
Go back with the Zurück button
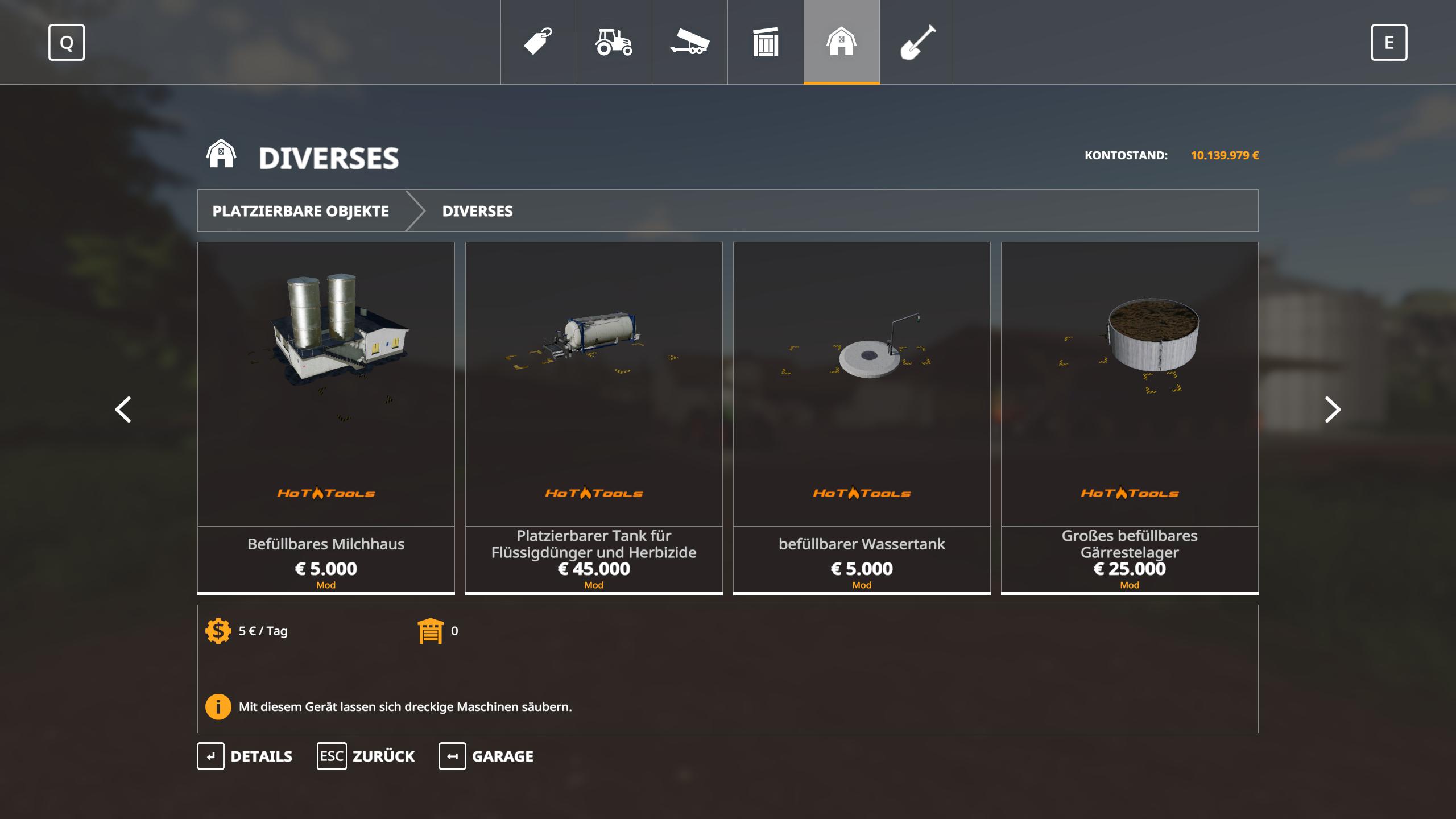366,756
